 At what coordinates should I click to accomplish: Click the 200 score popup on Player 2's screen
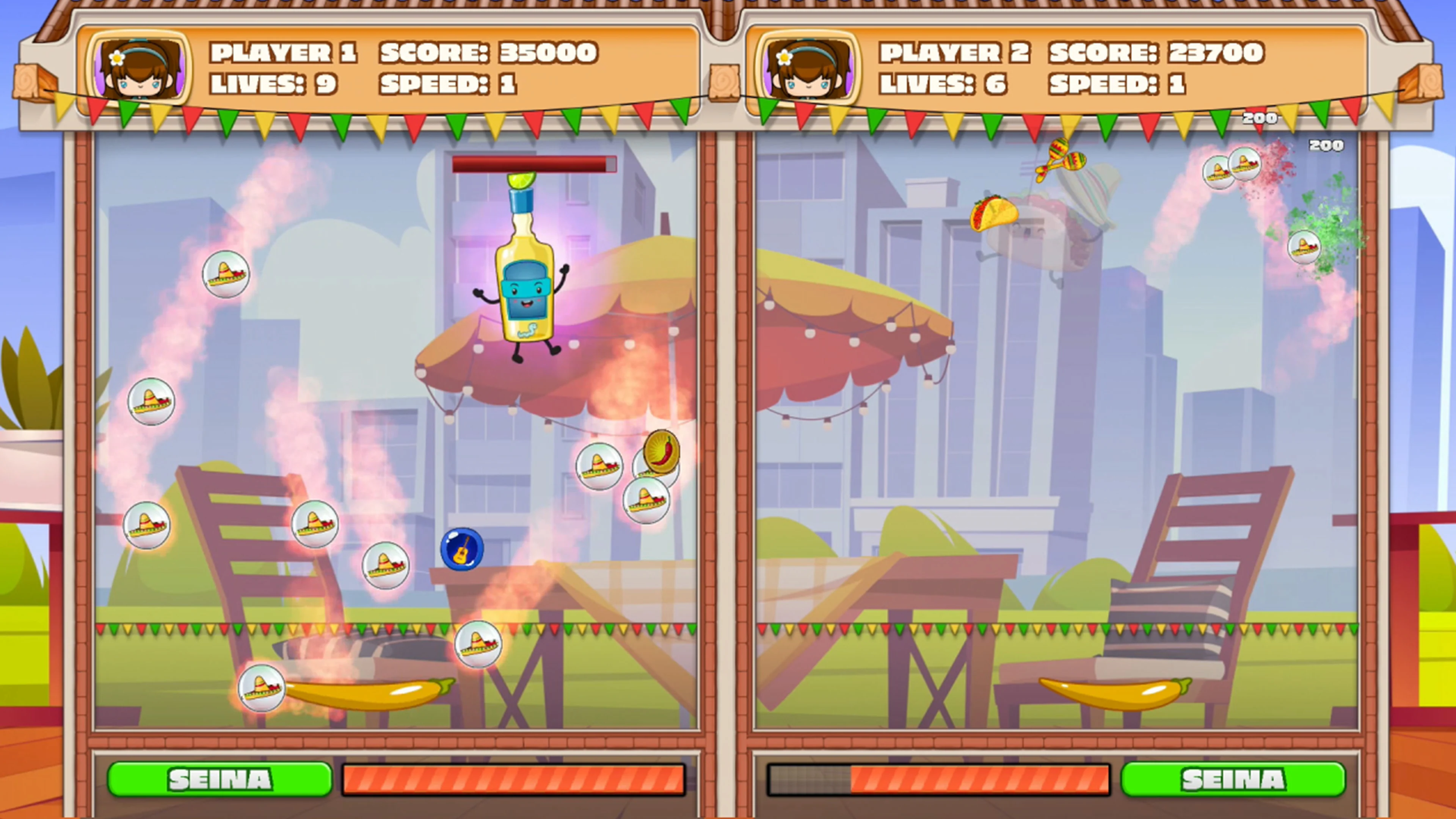tap(1326, 146)
